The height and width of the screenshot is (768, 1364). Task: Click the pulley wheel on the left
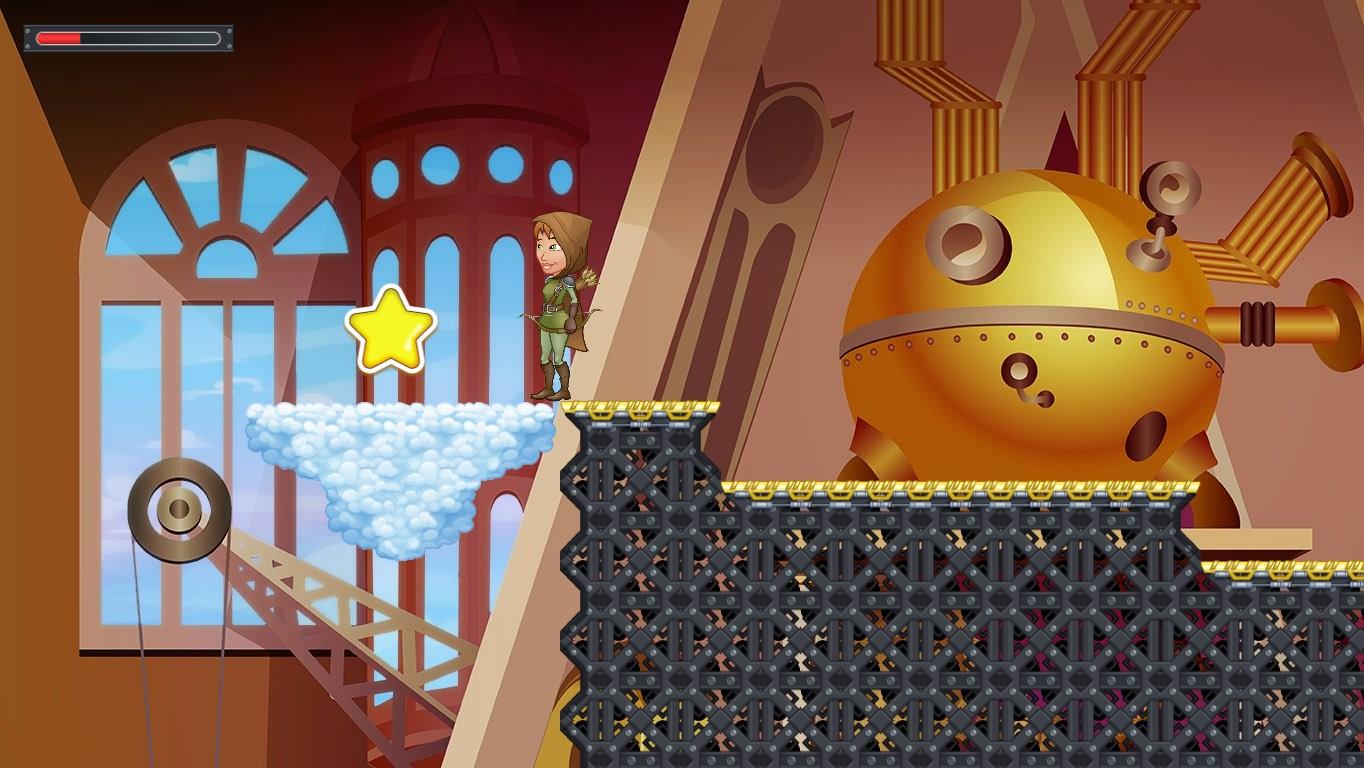(178, 510)
